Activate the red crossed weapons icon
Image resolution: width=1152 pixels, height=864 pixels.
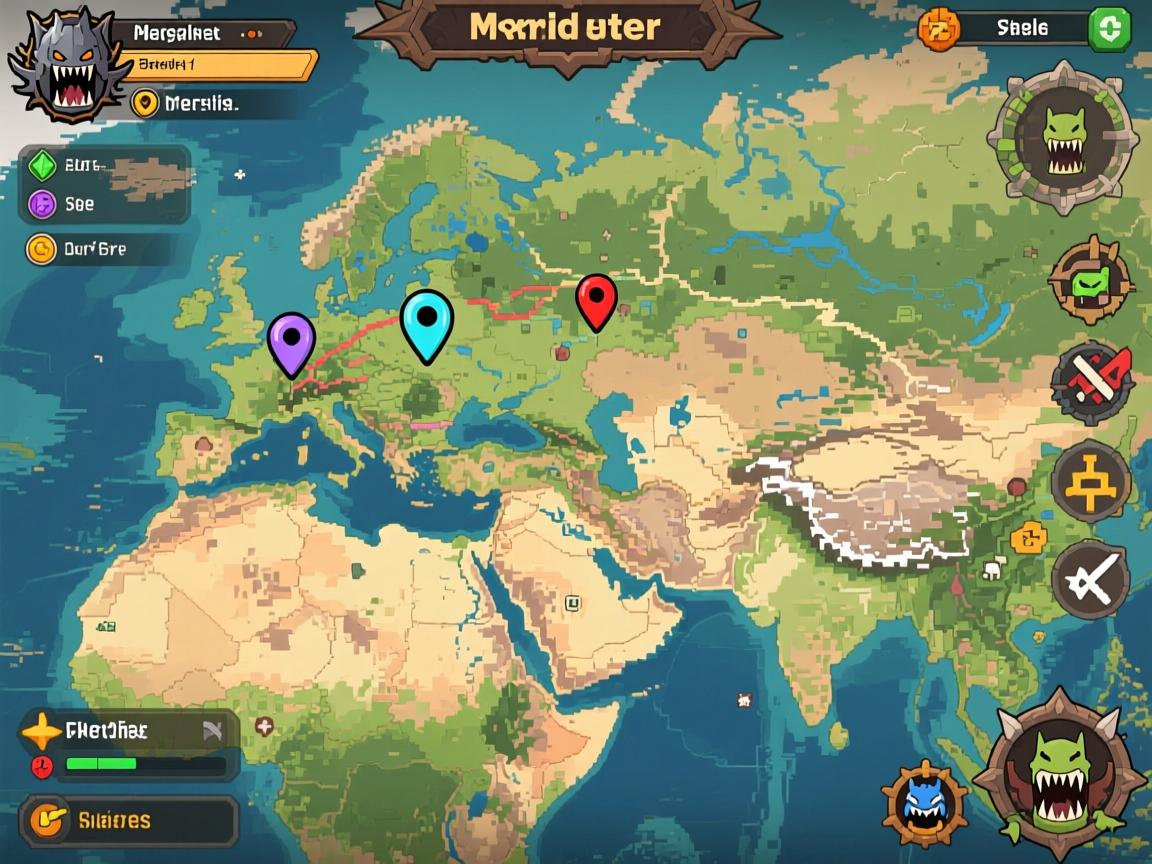coord(1092,381)
